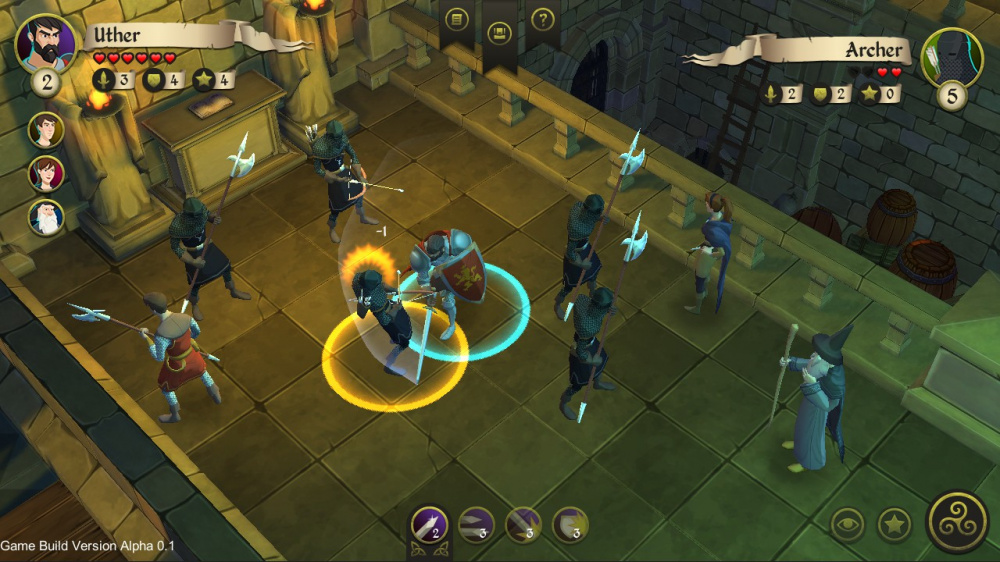Select the white-bearded wizard's portrait

(46, 217)
